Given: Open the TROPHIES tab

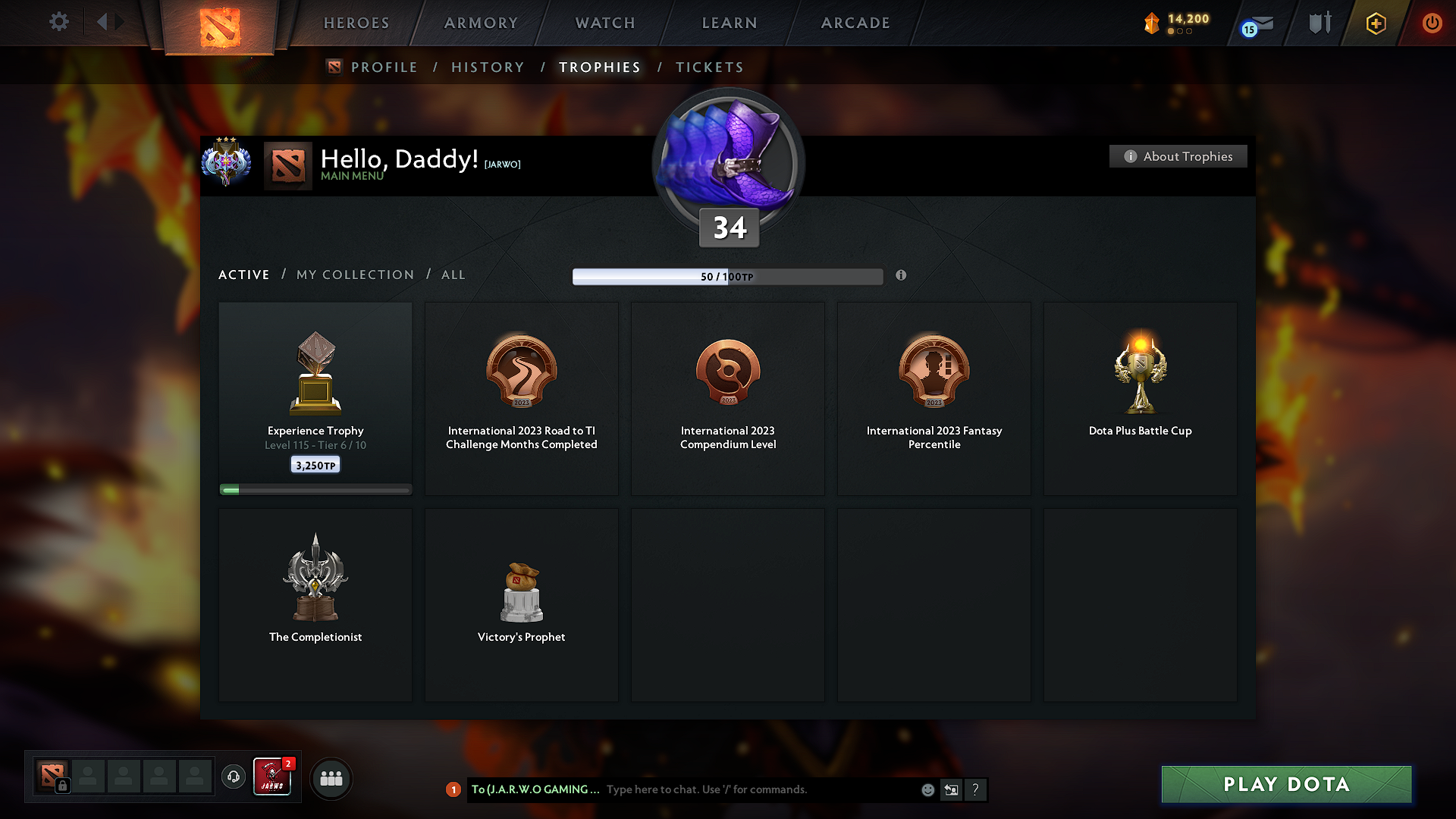Looking at the screenshot, I should click(599, 67).
